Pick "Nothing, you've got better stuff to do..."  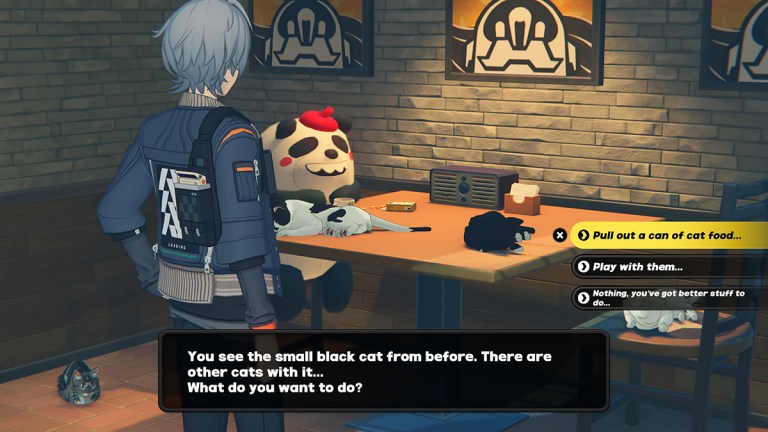665,297
